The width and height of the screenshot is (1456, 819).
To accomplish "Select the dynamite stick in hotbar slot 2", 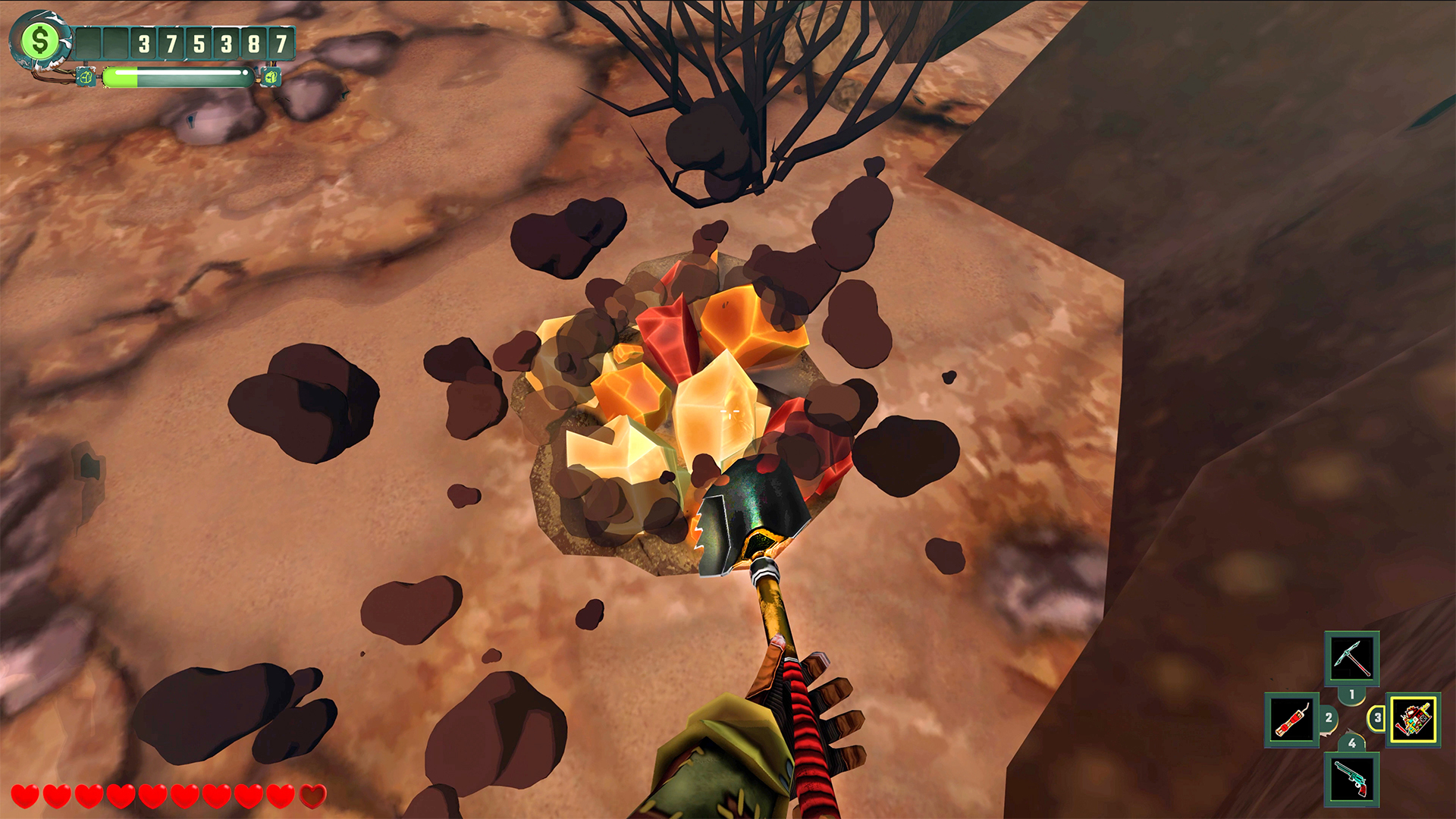I will tap(1291, 720).
